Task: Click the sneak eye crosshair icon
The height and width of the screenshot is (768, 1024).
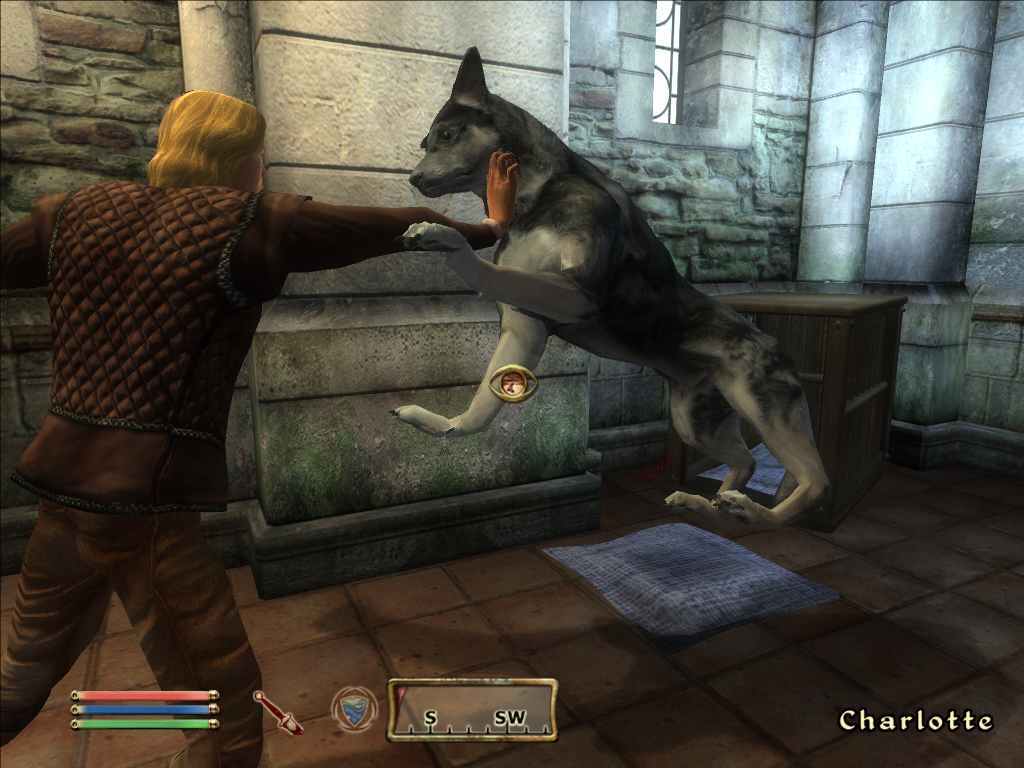Action: [x=512, y=383]
